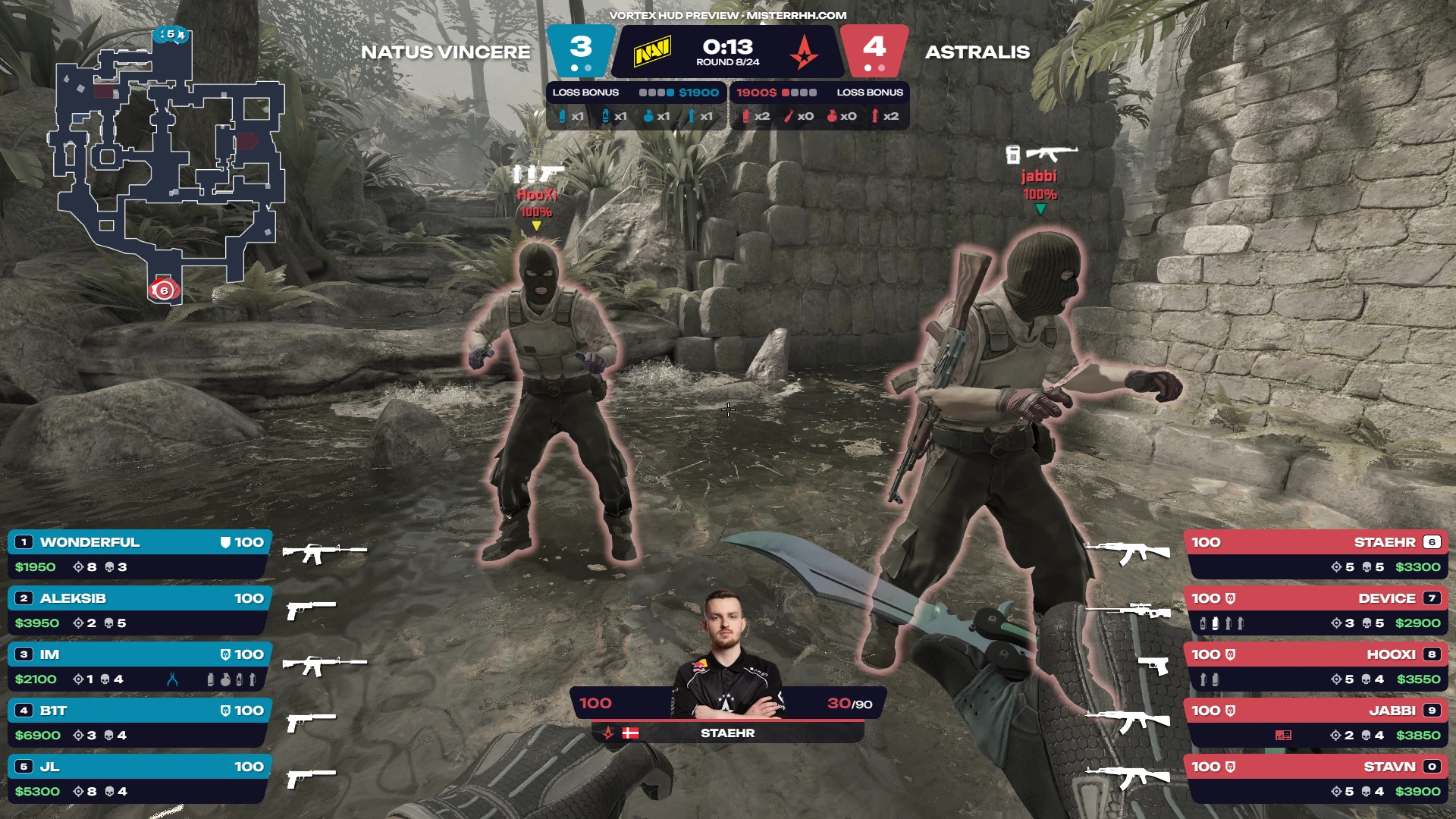Switch view to B1T's player row
Viewport: 1456px width, 819px height.
[140, 723]
